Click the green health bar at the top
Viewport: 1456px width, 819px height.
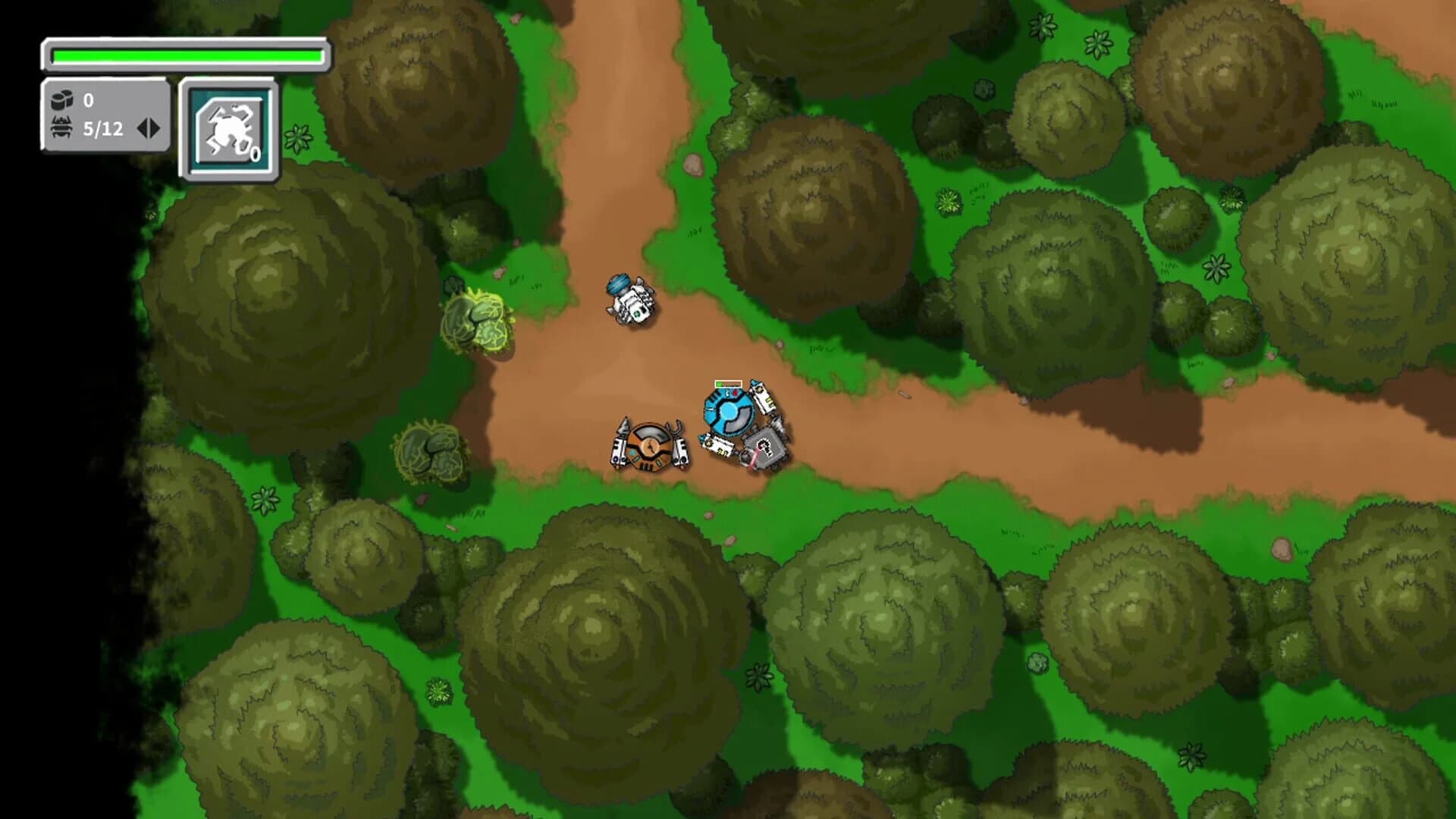pos(186,53)
